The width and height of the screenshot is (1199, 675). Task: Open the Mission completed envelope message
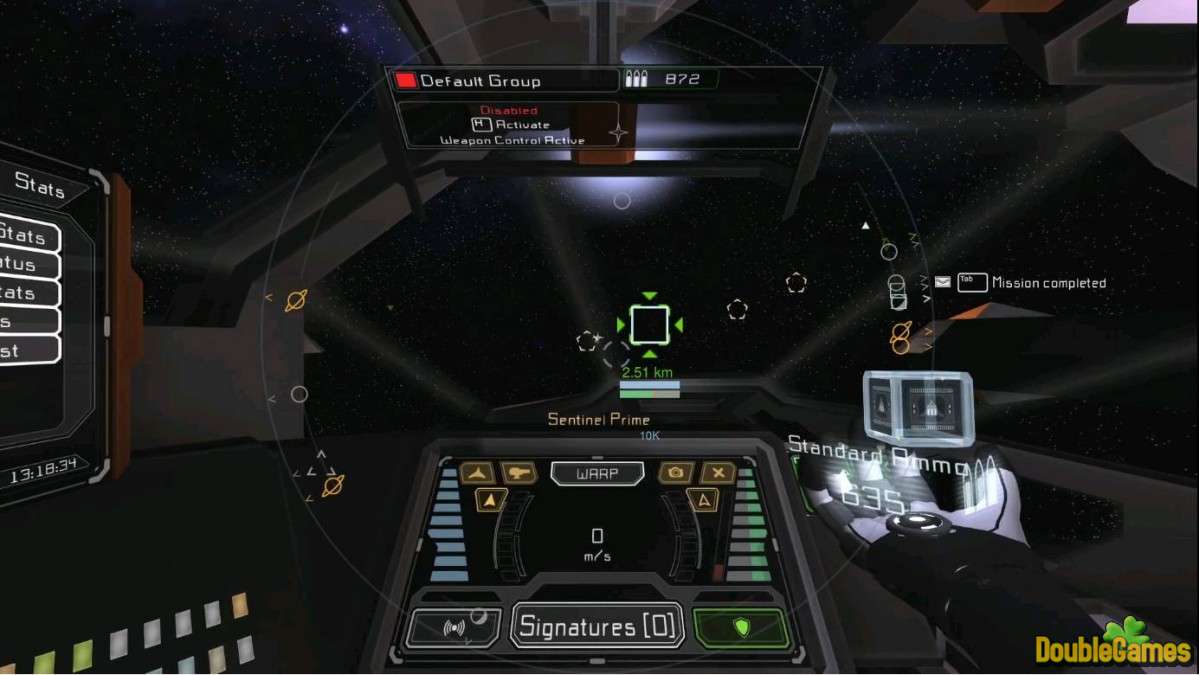click(943, 283)
